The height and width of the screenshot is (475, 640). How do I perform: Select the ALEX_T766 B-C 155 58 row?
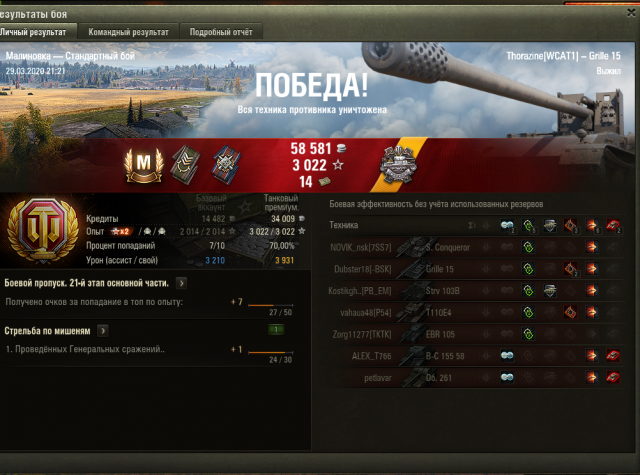[x=470, y=355]
